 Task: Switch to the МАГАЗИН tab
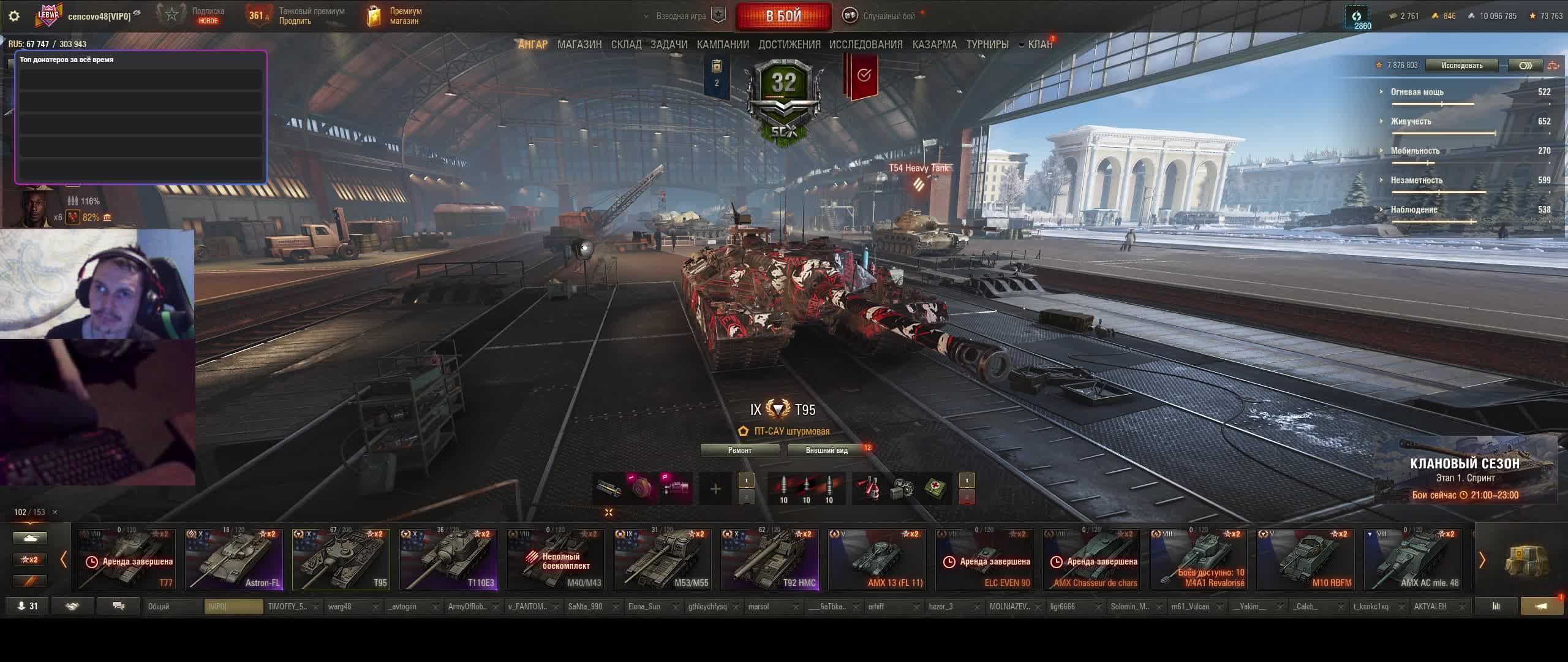pyautogui.click(x=579, y=45)
